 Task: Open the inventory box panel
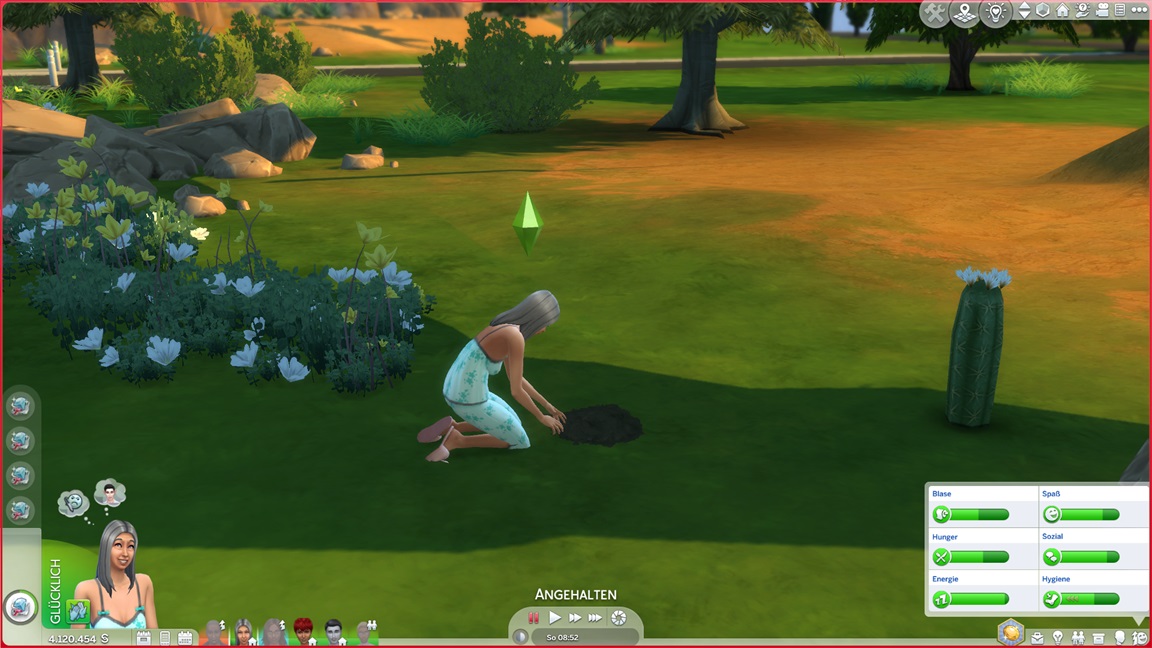coord(1099,638)
